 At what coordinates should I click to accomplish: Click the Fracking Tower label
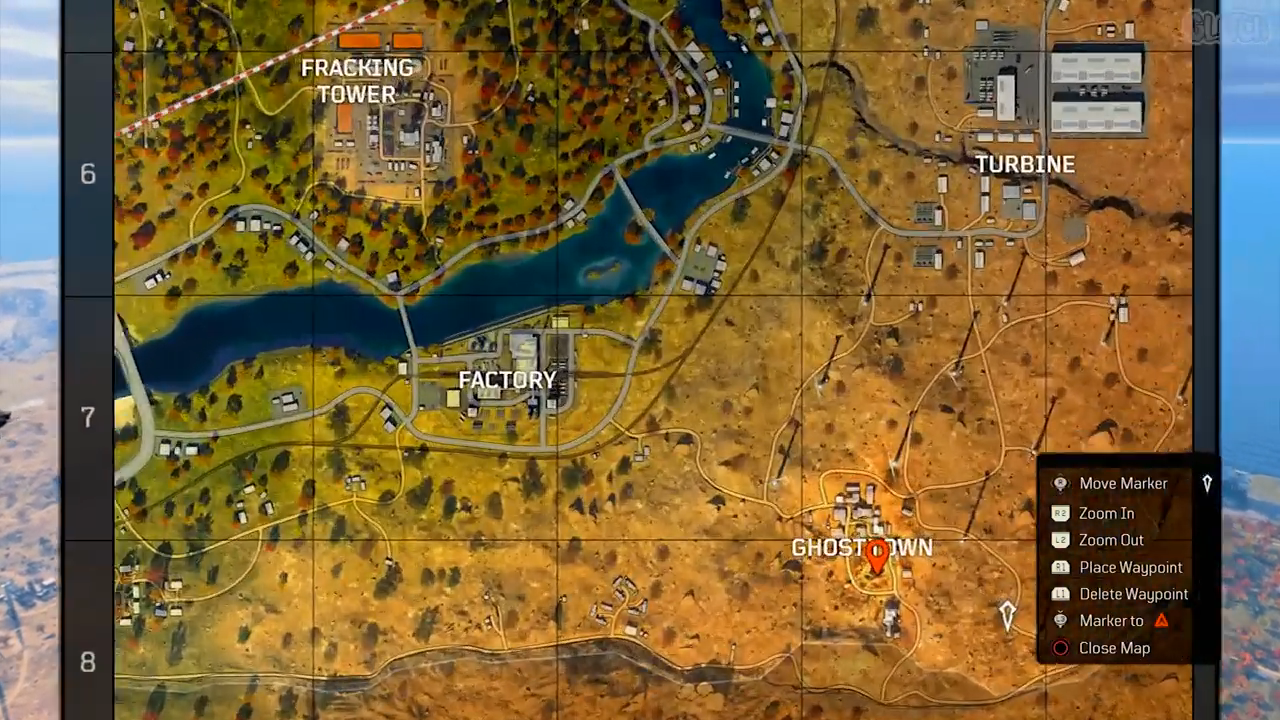[x=358, y=81]
